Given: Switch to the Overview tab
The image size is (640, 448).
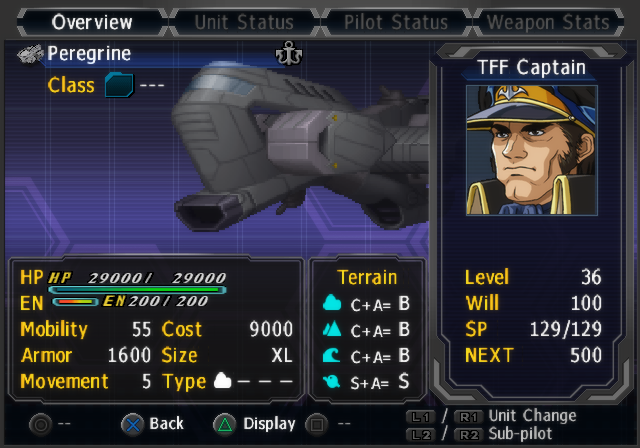Looking at the screenshot, I should coord(92,21).
